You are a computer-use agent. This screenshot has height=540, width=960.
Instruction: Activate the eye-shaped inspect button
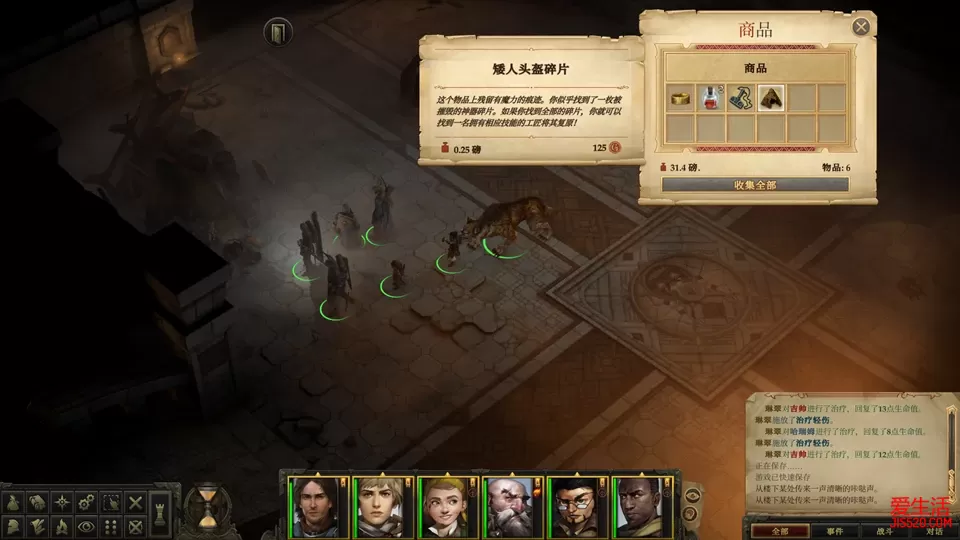click(x=87, y=526)
